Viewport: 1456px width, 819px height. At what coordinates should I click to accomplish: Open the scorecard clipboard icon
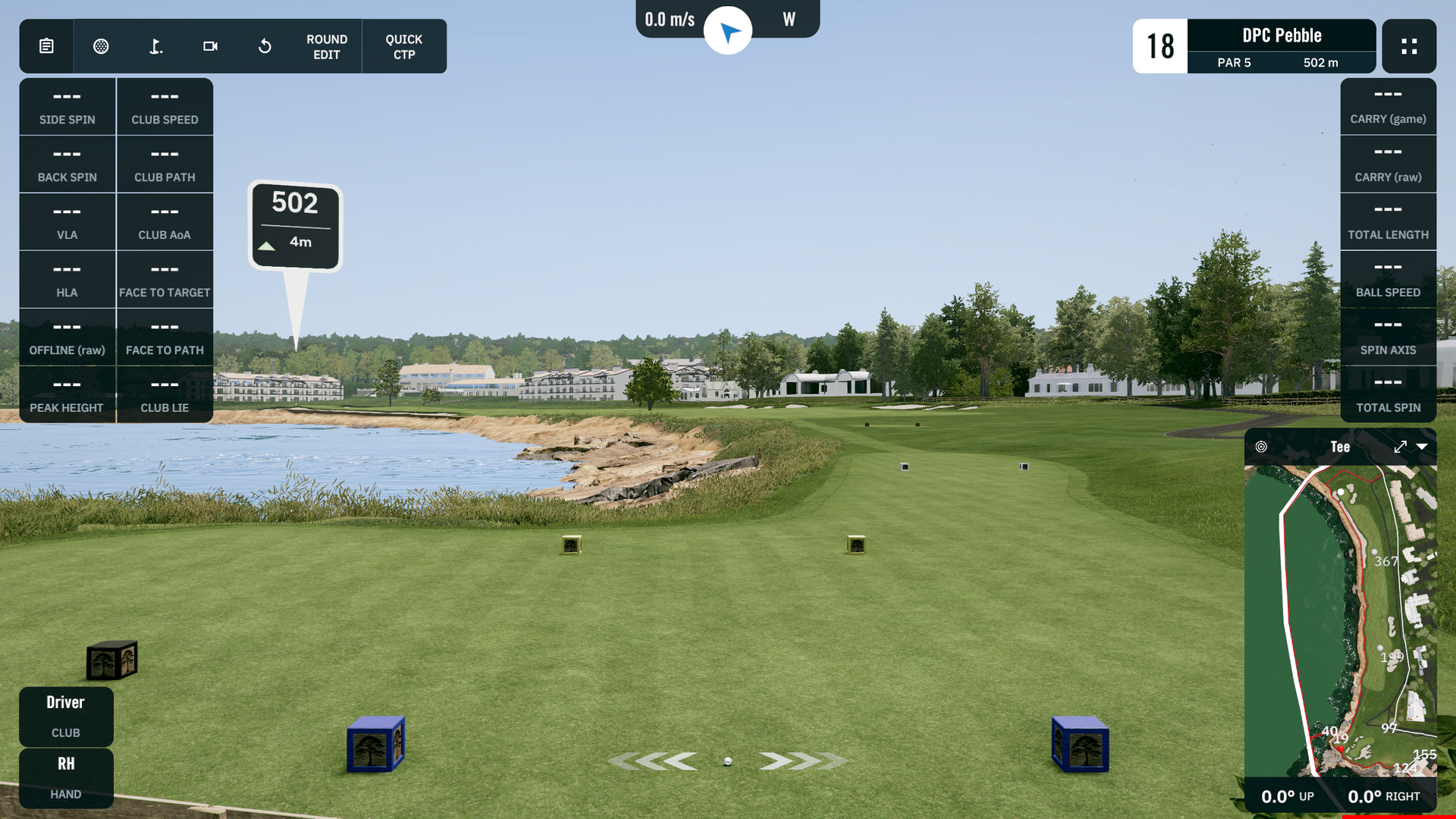(46, 46)
